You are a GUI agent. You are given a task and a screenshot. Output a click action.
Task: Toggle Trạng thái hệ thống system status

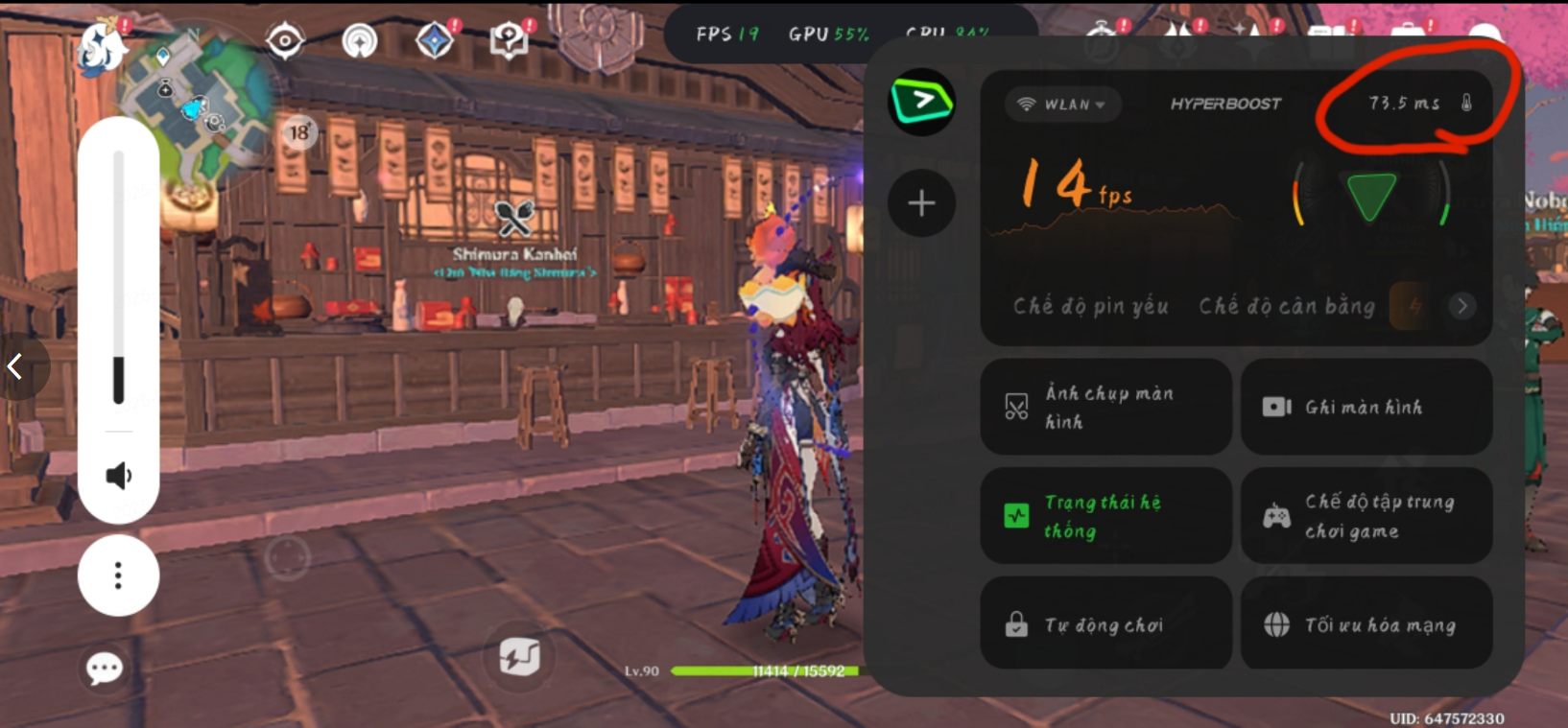tap(1105, 516)
